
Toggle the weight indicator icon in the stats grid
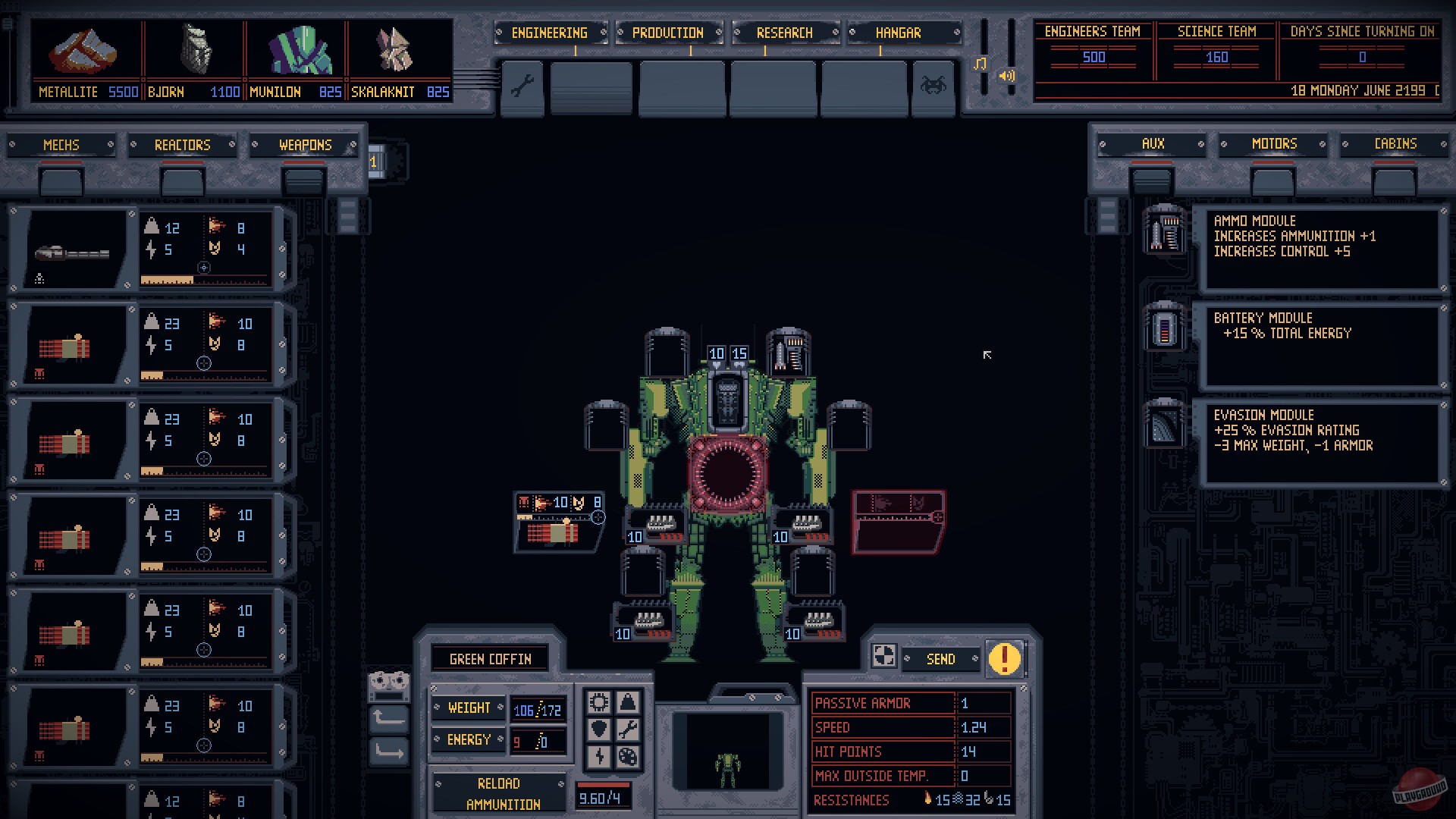tap(628, 701)
